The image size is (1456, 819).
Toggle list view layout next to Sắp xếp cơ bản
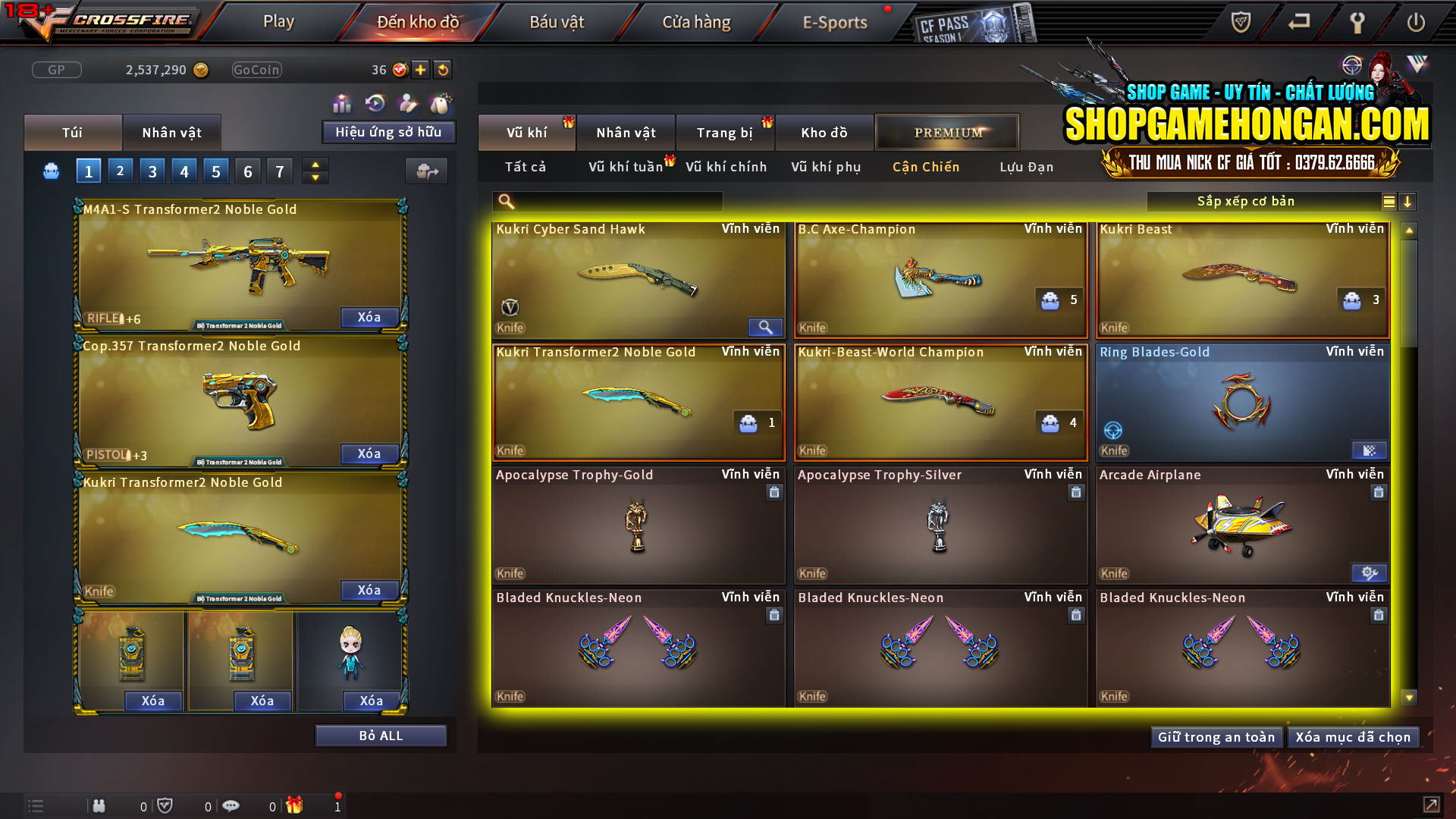coord(1388,202)
